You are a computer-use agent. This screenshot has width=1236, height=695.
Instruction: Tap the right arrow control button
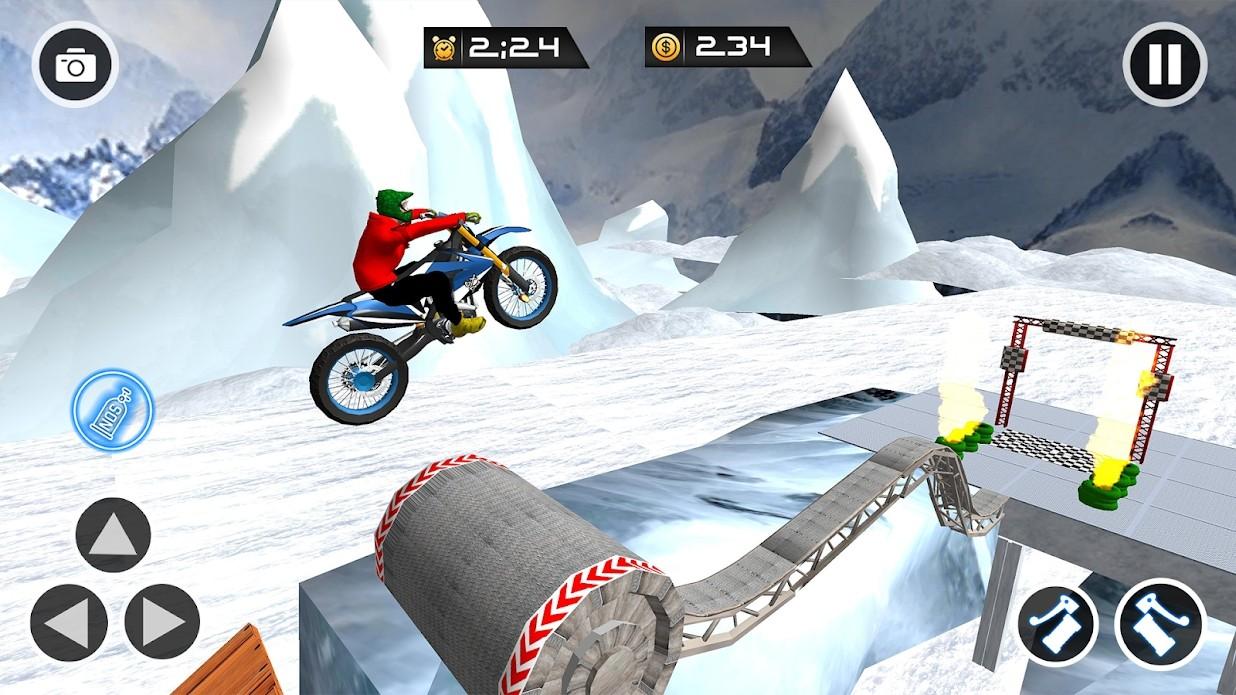coord(162,621)
